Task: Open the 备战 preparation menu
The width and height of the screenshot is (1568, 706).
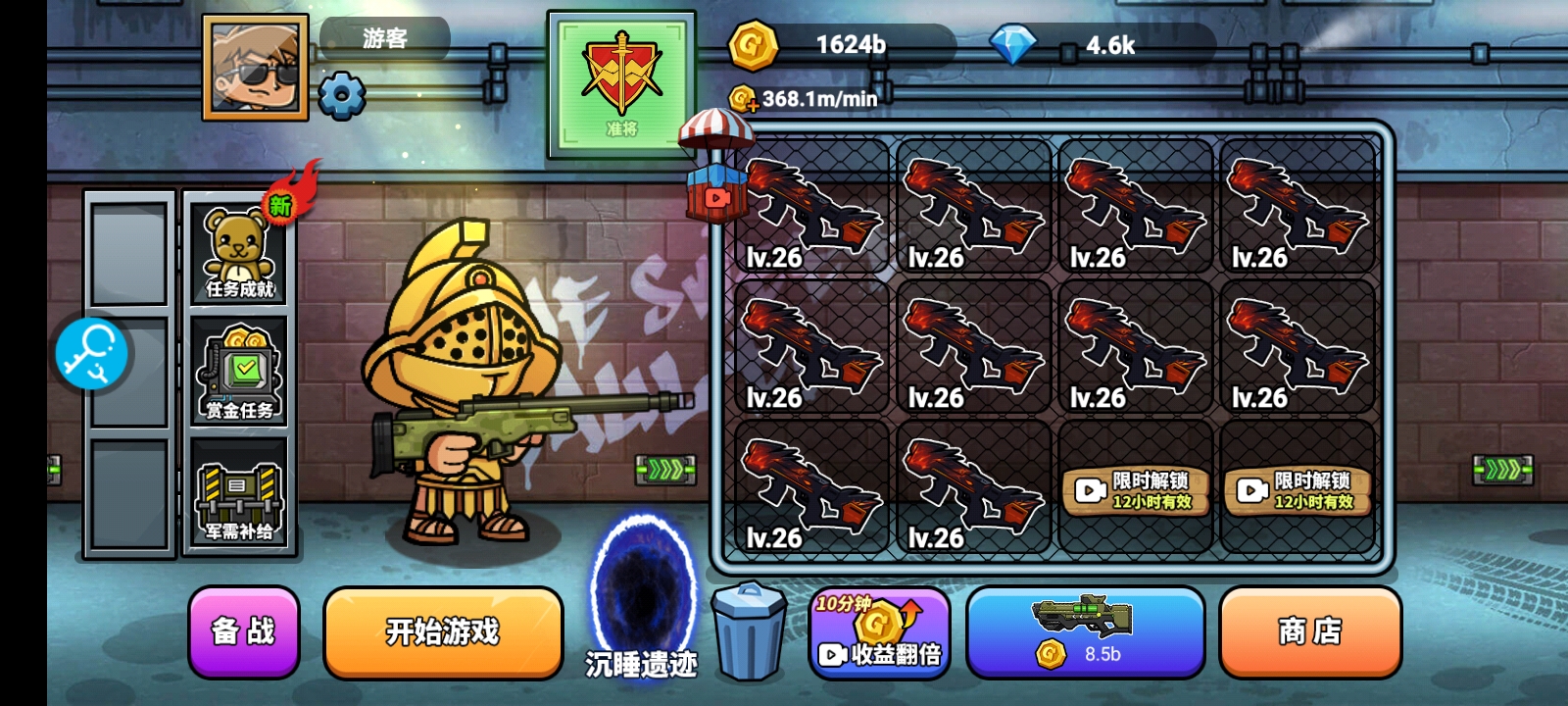Action: tap(243, 632)
